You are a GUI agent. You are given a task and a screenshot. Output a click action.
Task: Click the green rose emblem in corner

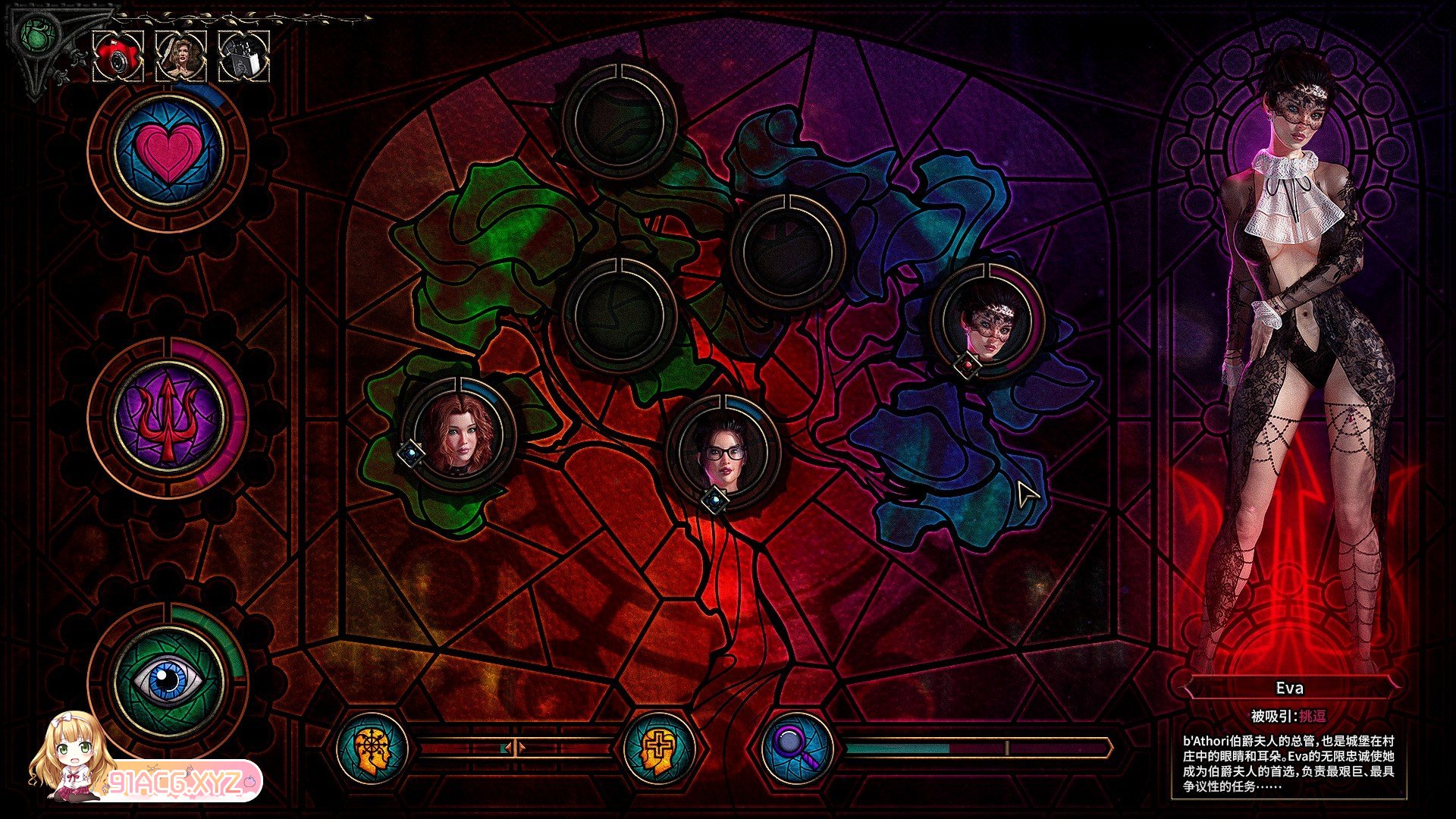pos(36,34)
